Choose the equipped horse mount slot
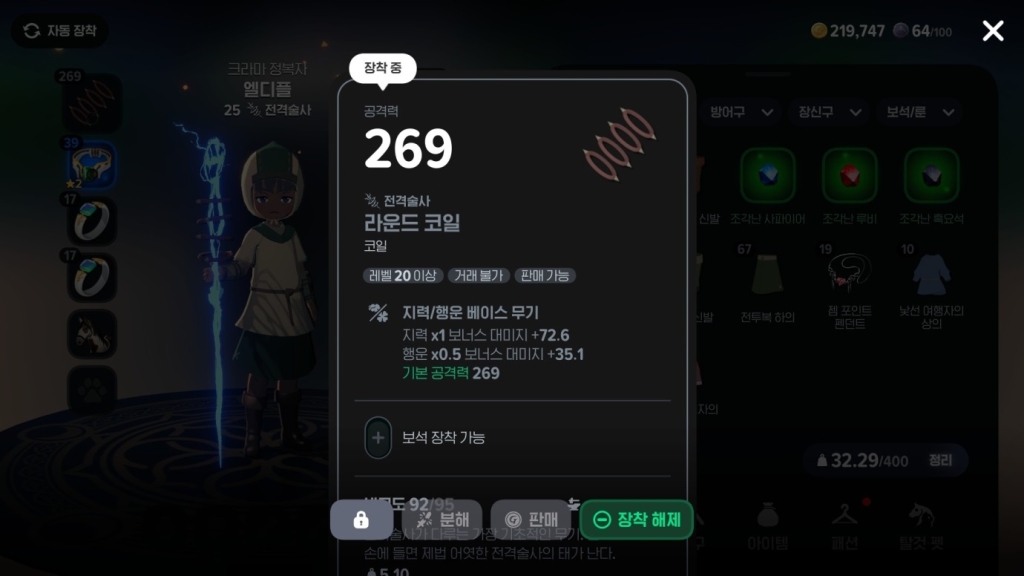The height and width of the screenshot is (576, 1024). [92, 334]
